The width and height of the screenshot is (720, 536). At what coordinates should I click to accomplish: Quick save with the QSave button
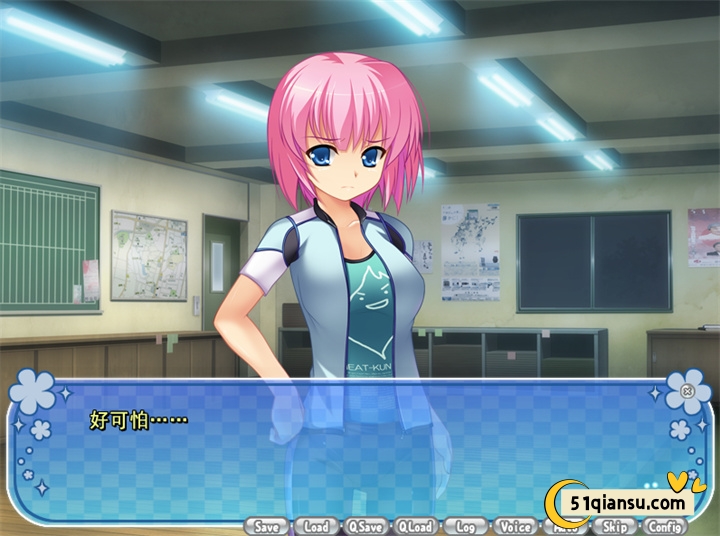click(x=366, y=527)
